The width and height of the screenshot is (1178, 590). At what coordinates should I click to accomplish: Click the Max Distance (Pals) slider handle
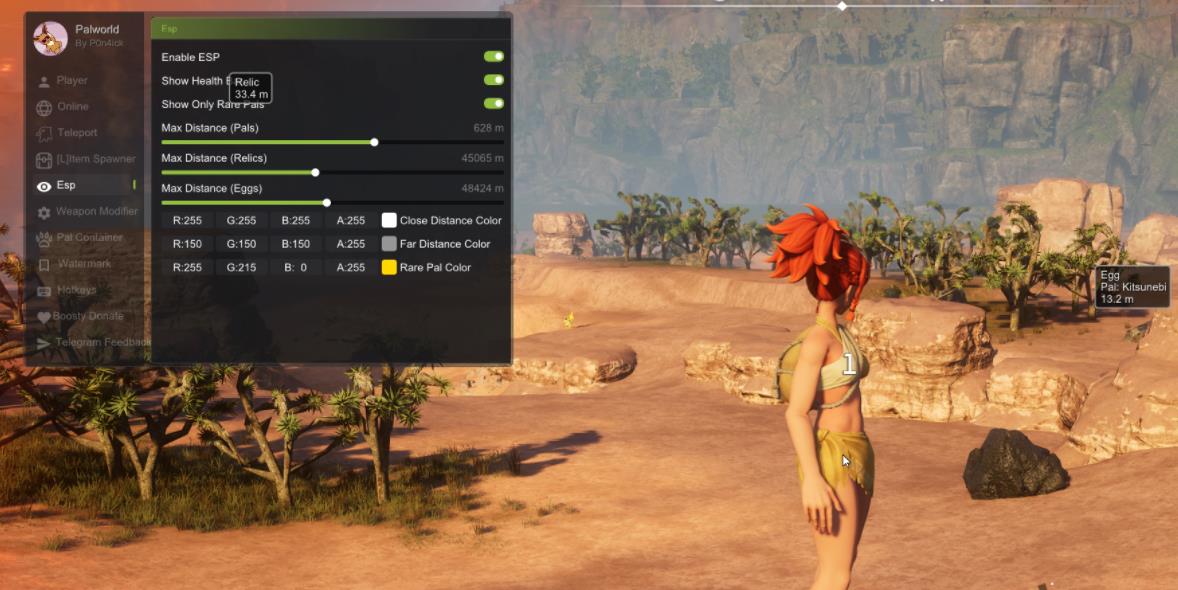pos(374,142)
